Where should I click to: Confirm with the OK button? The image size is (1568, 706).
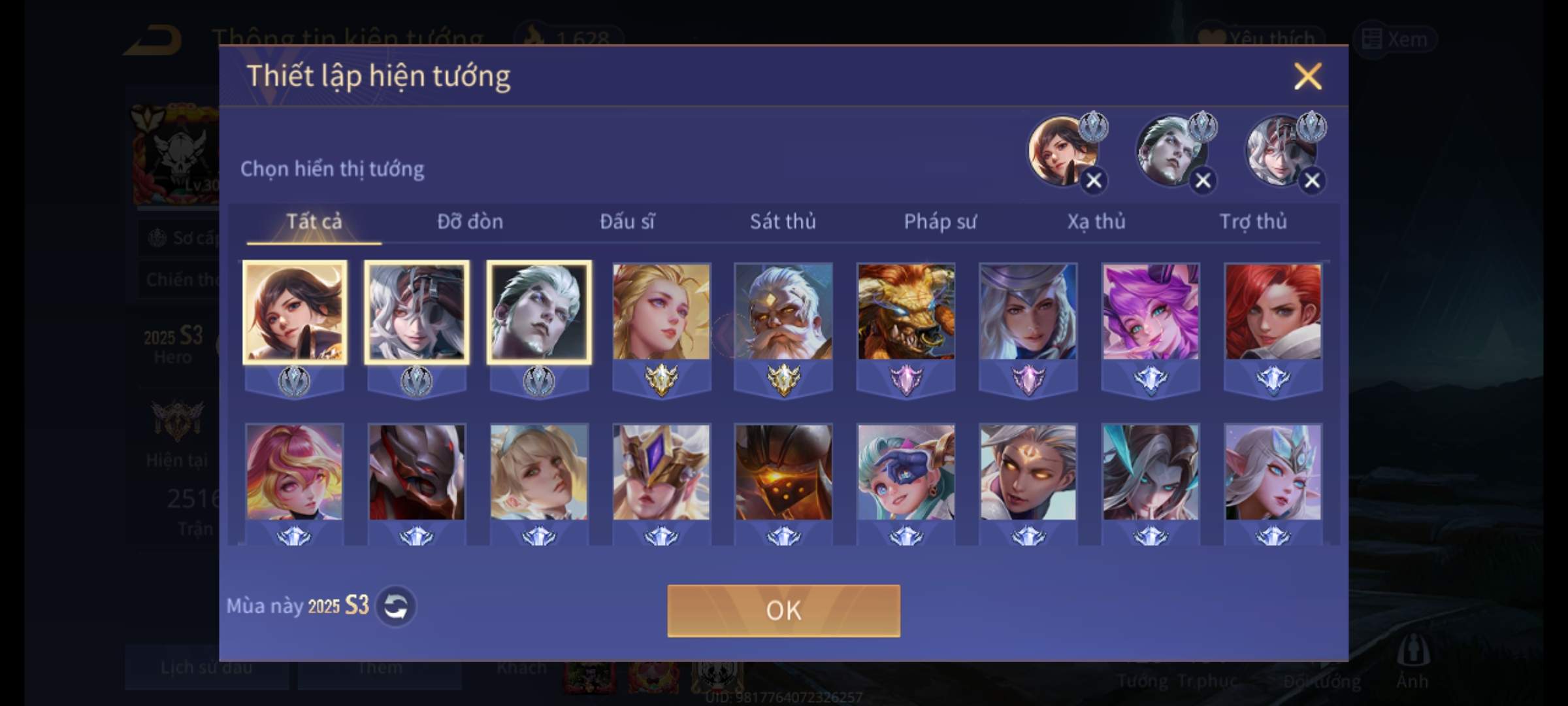[783, 611]
